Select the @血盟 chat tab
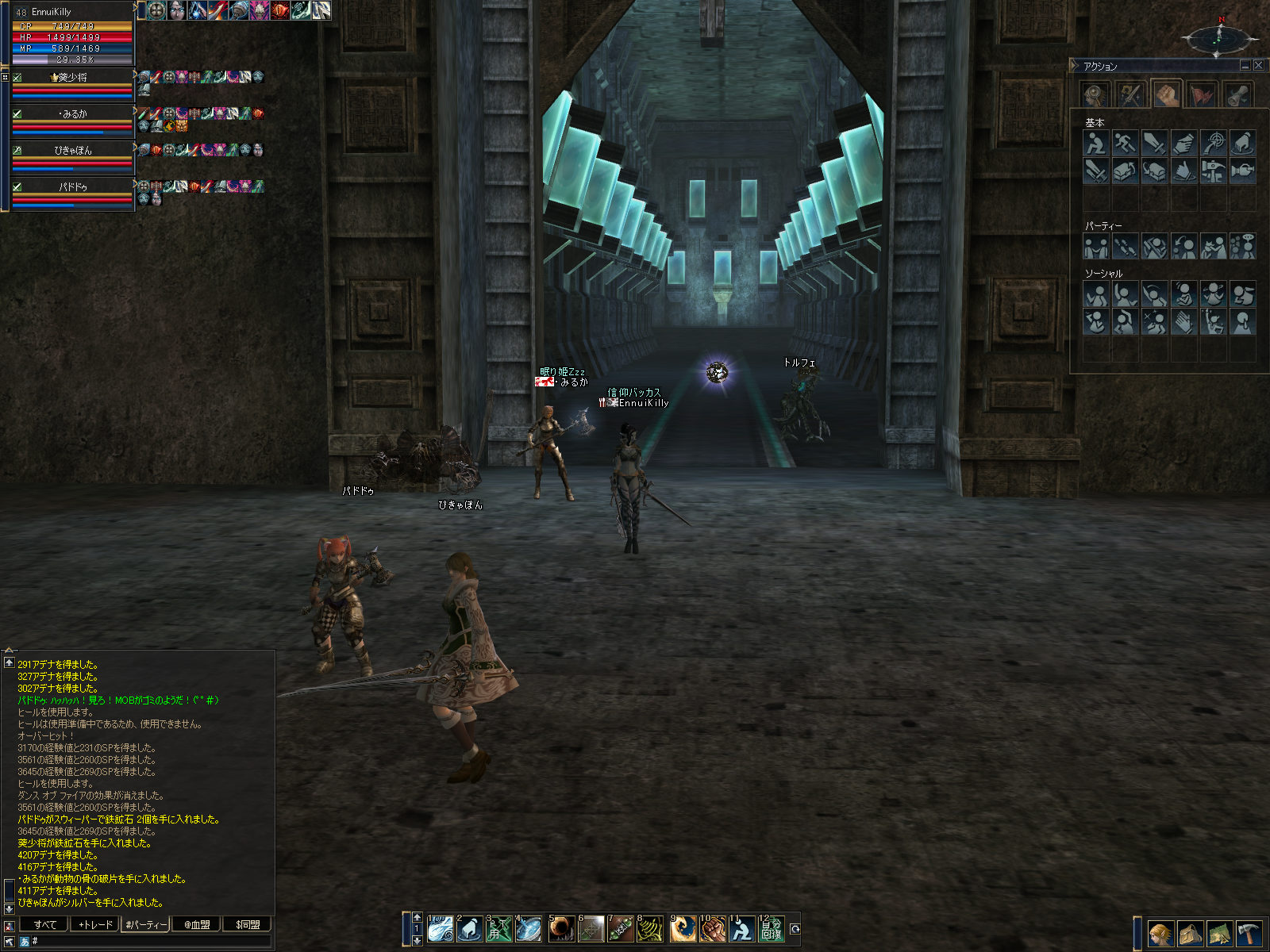The width and height of the screenshot is (1270, 952). point(196,924)
